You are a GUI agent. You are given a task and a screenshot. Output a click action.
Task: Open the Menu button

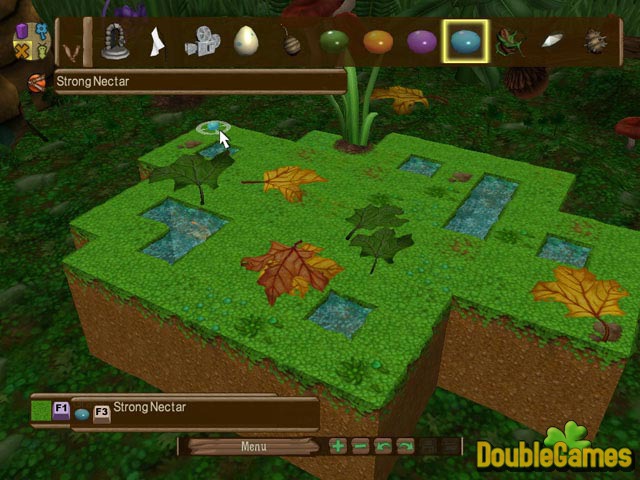click(253, 446)
